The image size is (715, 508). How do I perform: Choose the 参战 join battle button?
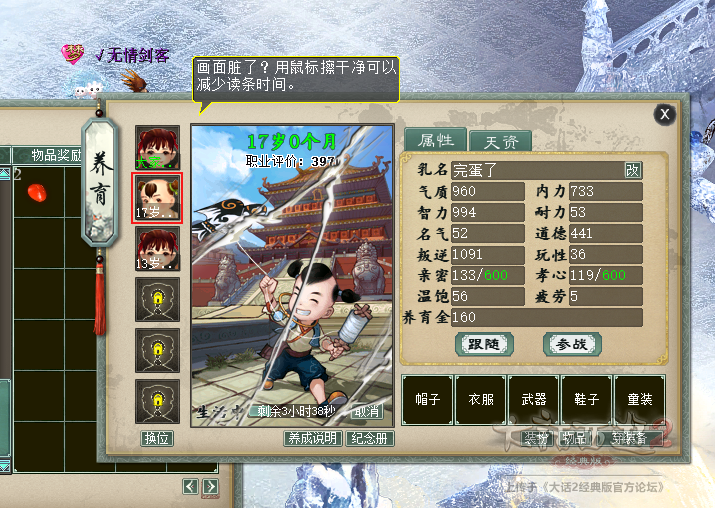572,344
